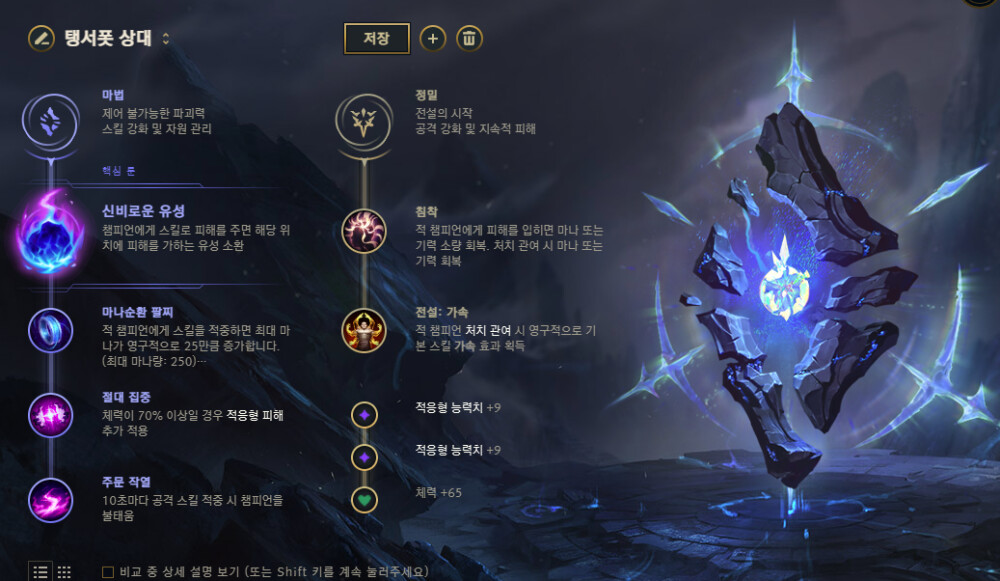Switch to the list view layout
Screen dimensions: 1000x581
(41, 572)
